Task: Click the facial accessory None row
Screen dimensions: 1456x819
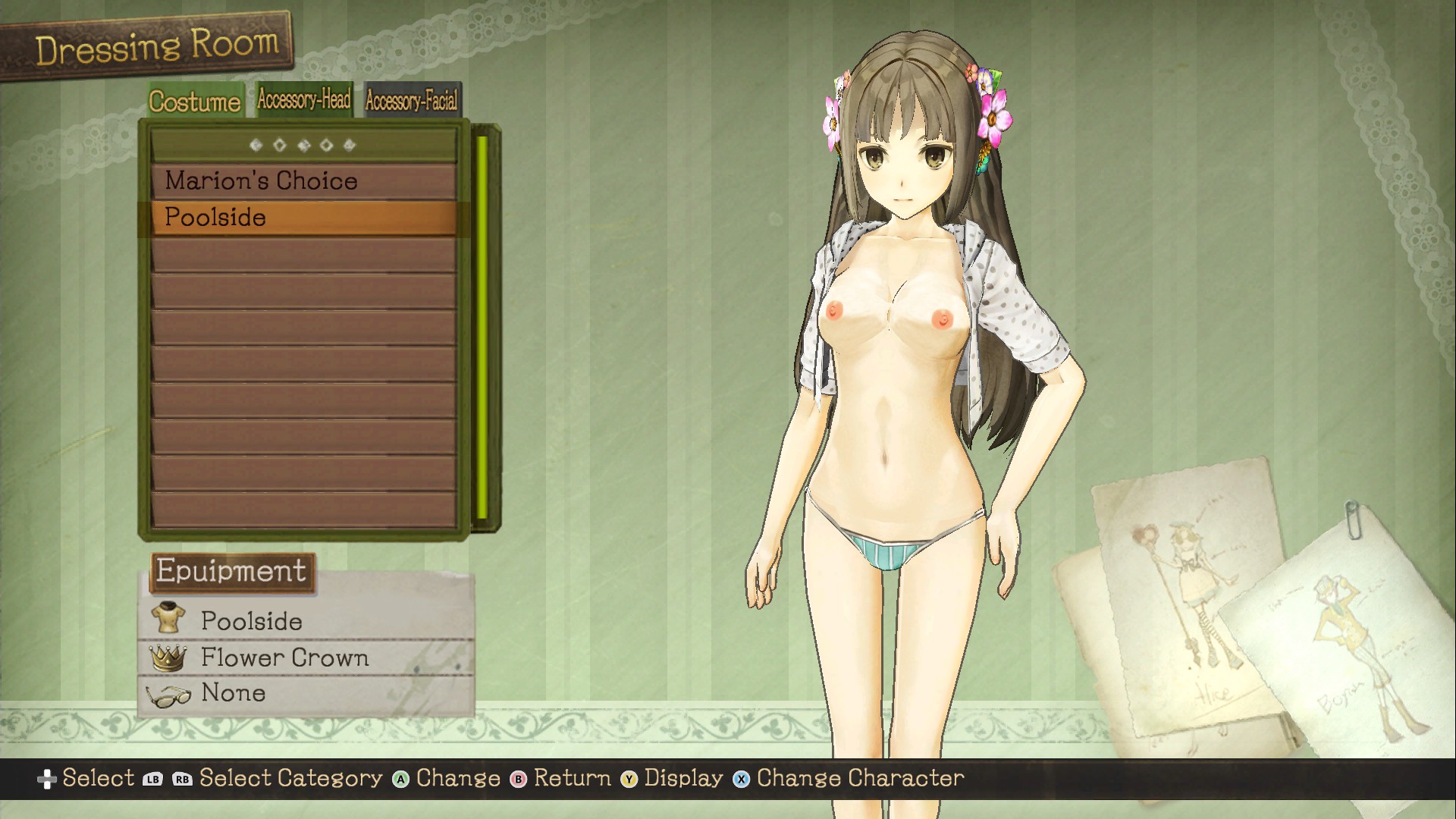Action: tap(306, 693)
